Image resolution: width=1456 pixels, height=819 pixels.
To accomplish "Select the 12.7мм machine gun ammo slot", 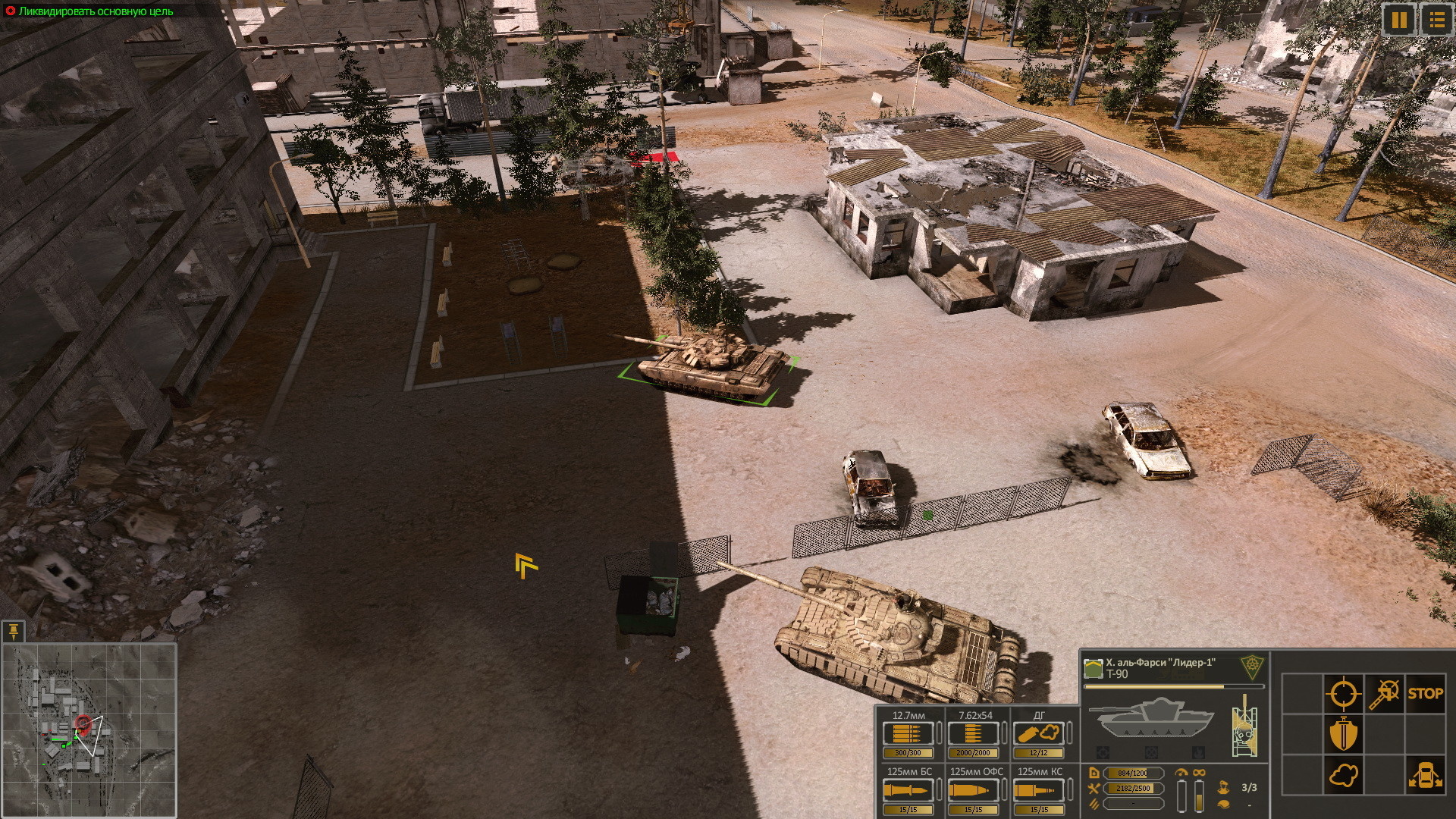I will coord(908,734).
